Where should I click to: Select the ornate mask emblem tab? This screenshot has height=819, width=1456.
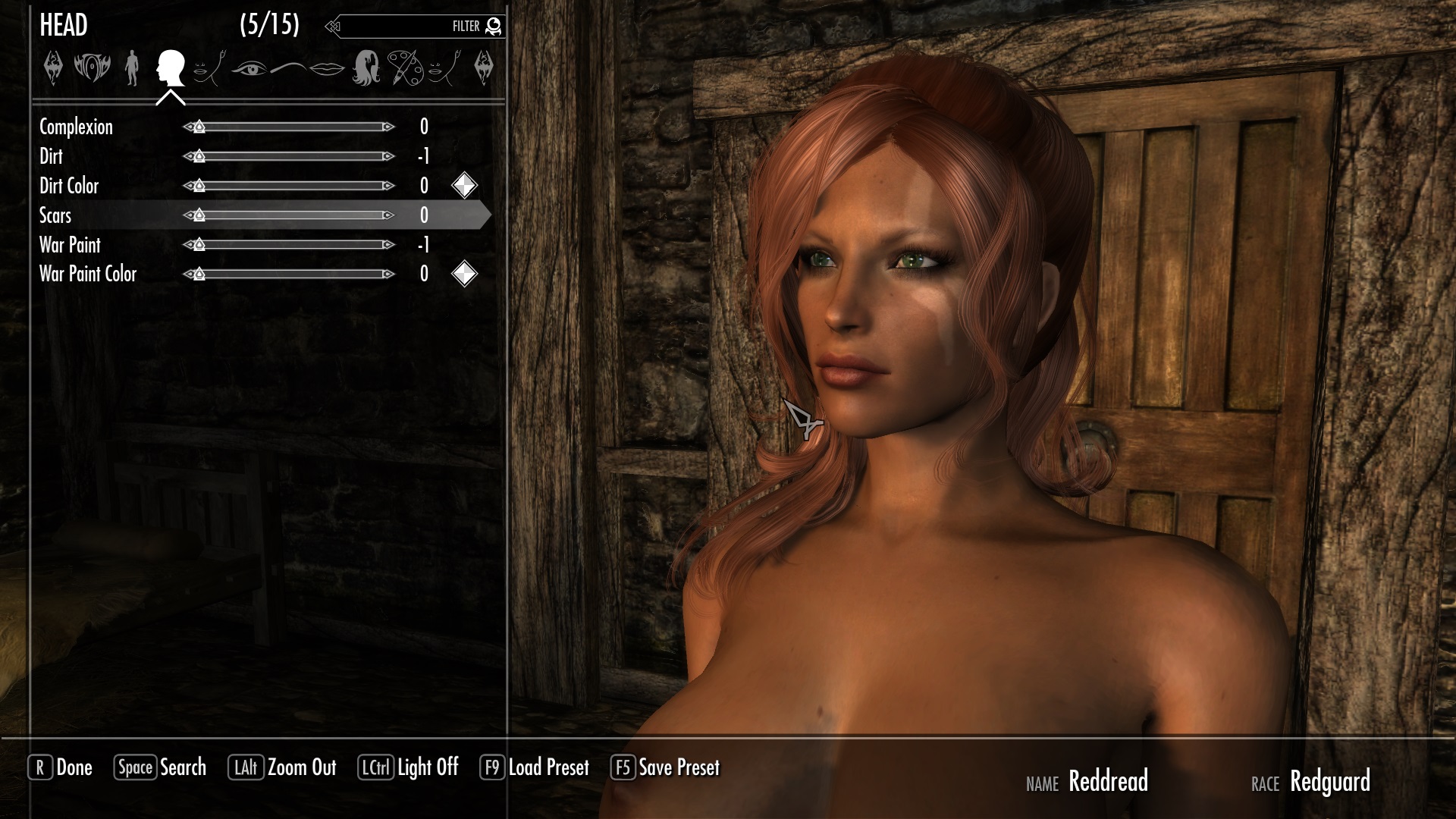click(92, 68)
